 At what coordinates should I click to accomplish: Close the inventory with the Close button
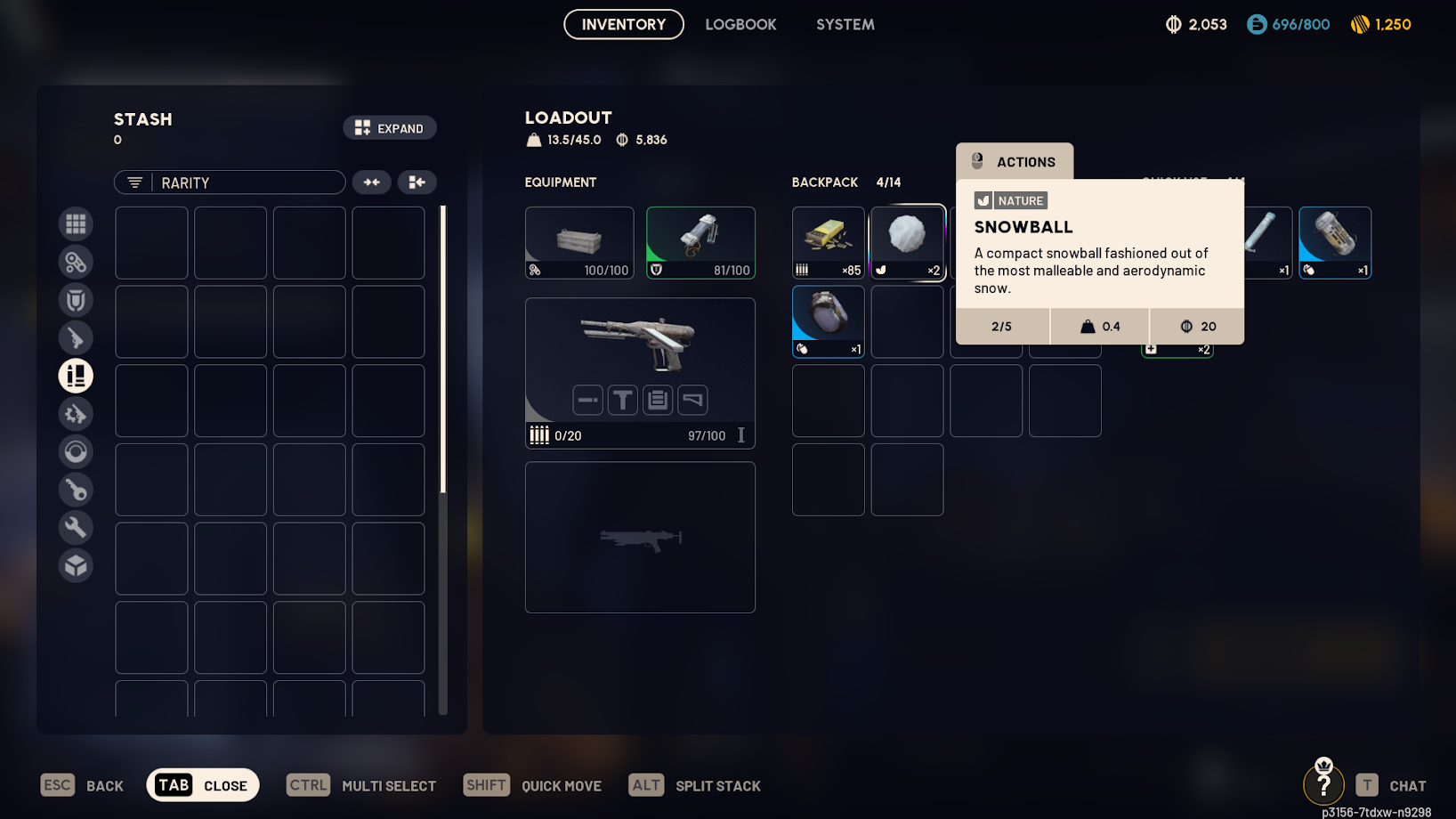pyautogui.click(x=203, y=785)
